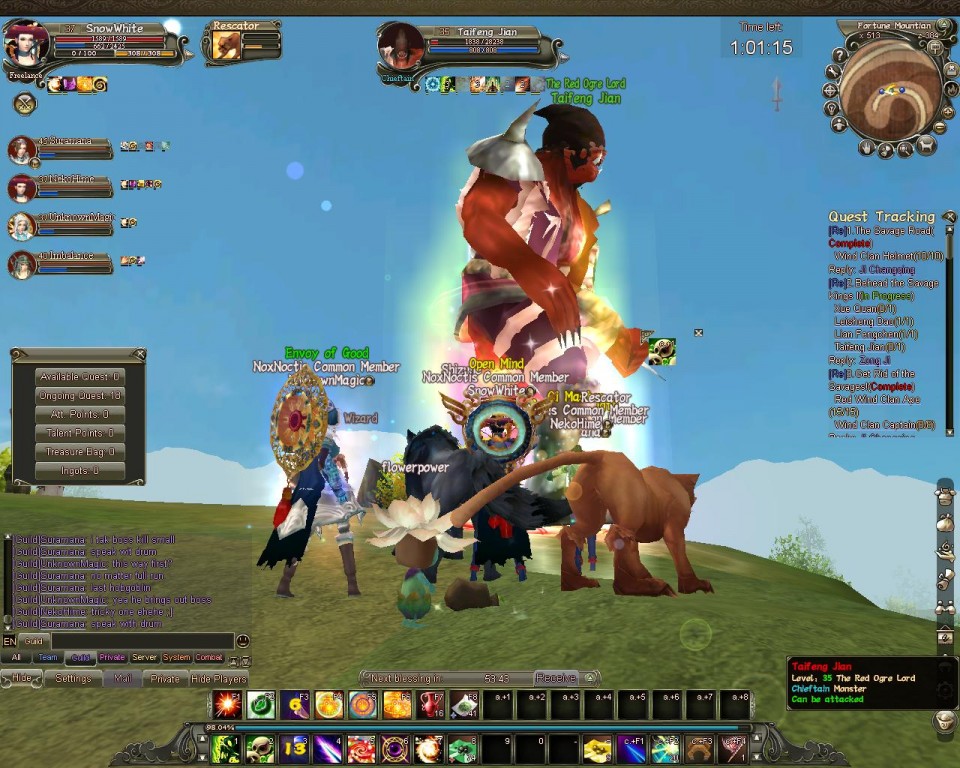Switch chat to the Team tab
Image resolution: width=960 pixels, height=768 pixels.
48,658
